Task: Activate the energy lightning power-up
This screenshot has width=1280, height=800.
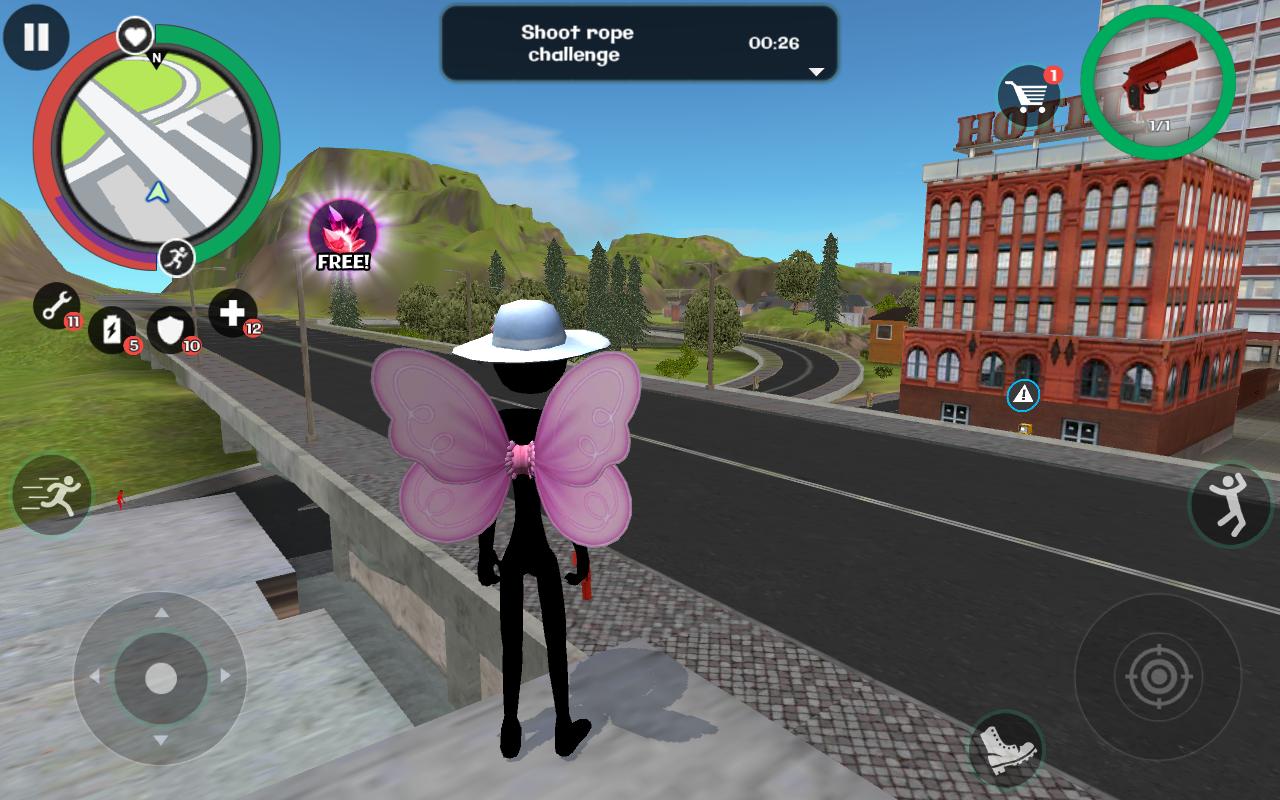Action: pyautogui.click(x=113, y=332)
